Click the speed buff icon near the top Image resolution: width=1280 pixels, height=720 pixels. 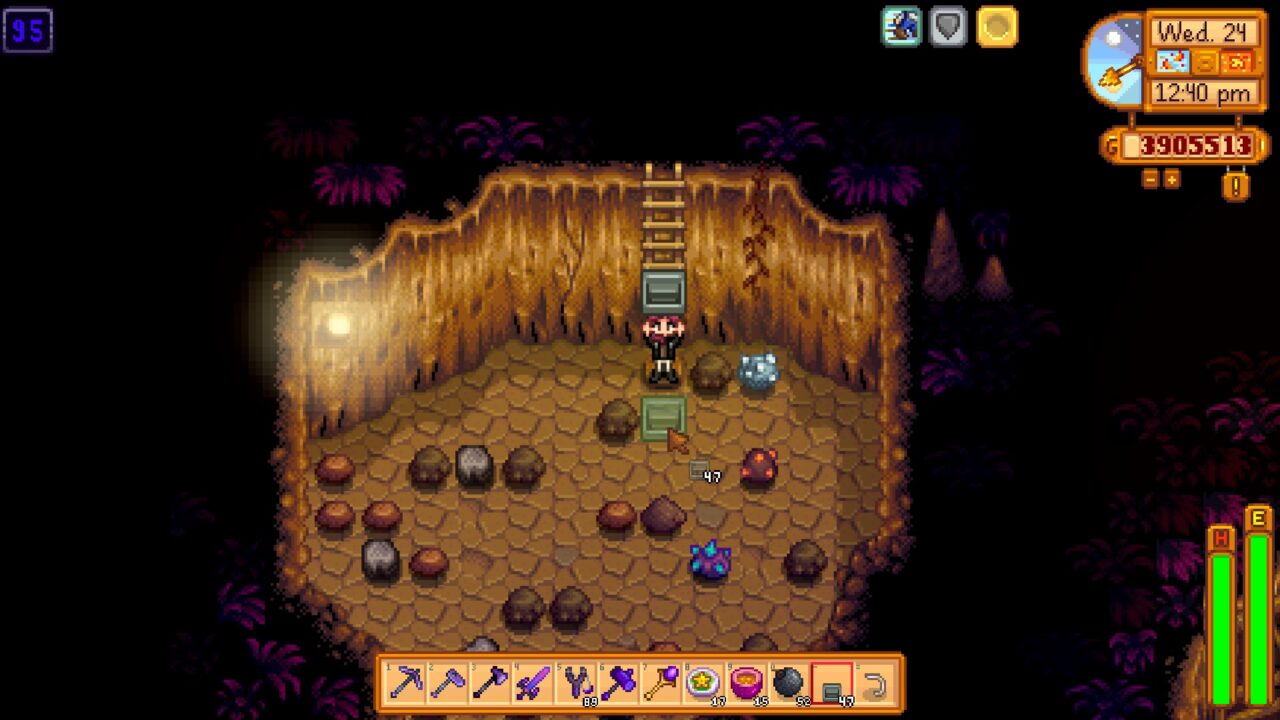898,27
